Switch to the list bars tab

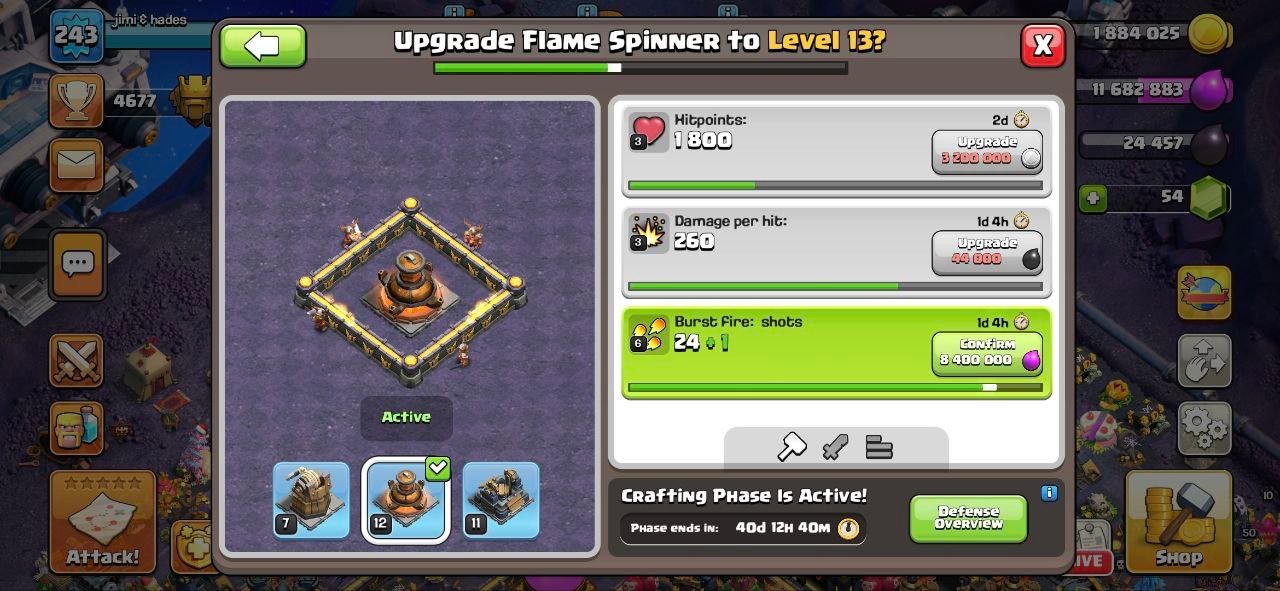(x=879, y=447)
